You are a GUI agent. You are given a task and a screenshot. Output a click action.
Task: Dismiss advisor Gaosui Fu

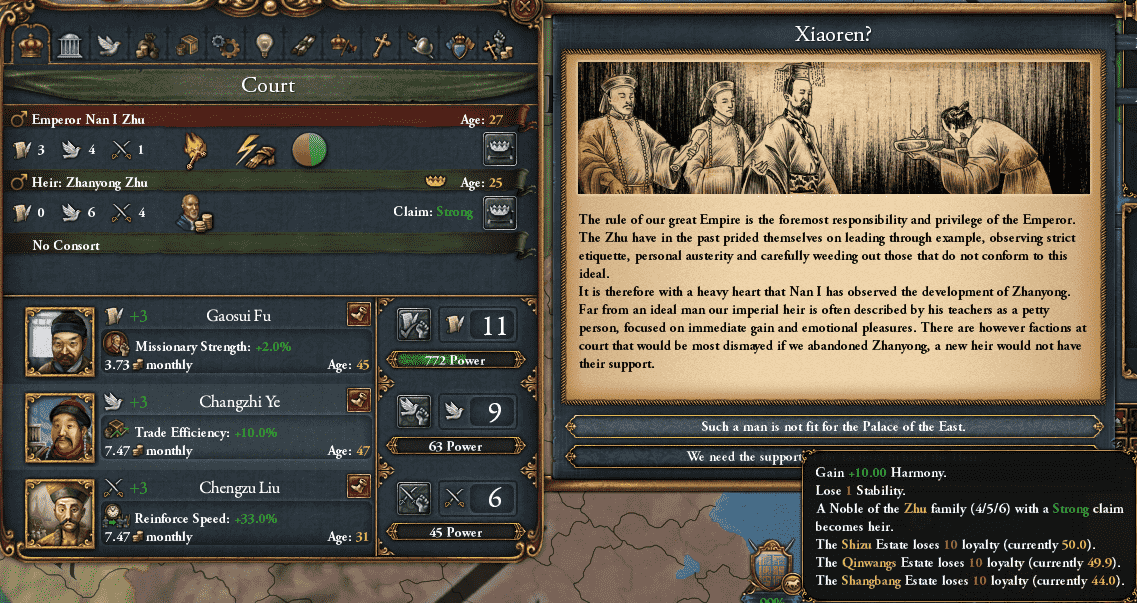click(x=359, y=316)
